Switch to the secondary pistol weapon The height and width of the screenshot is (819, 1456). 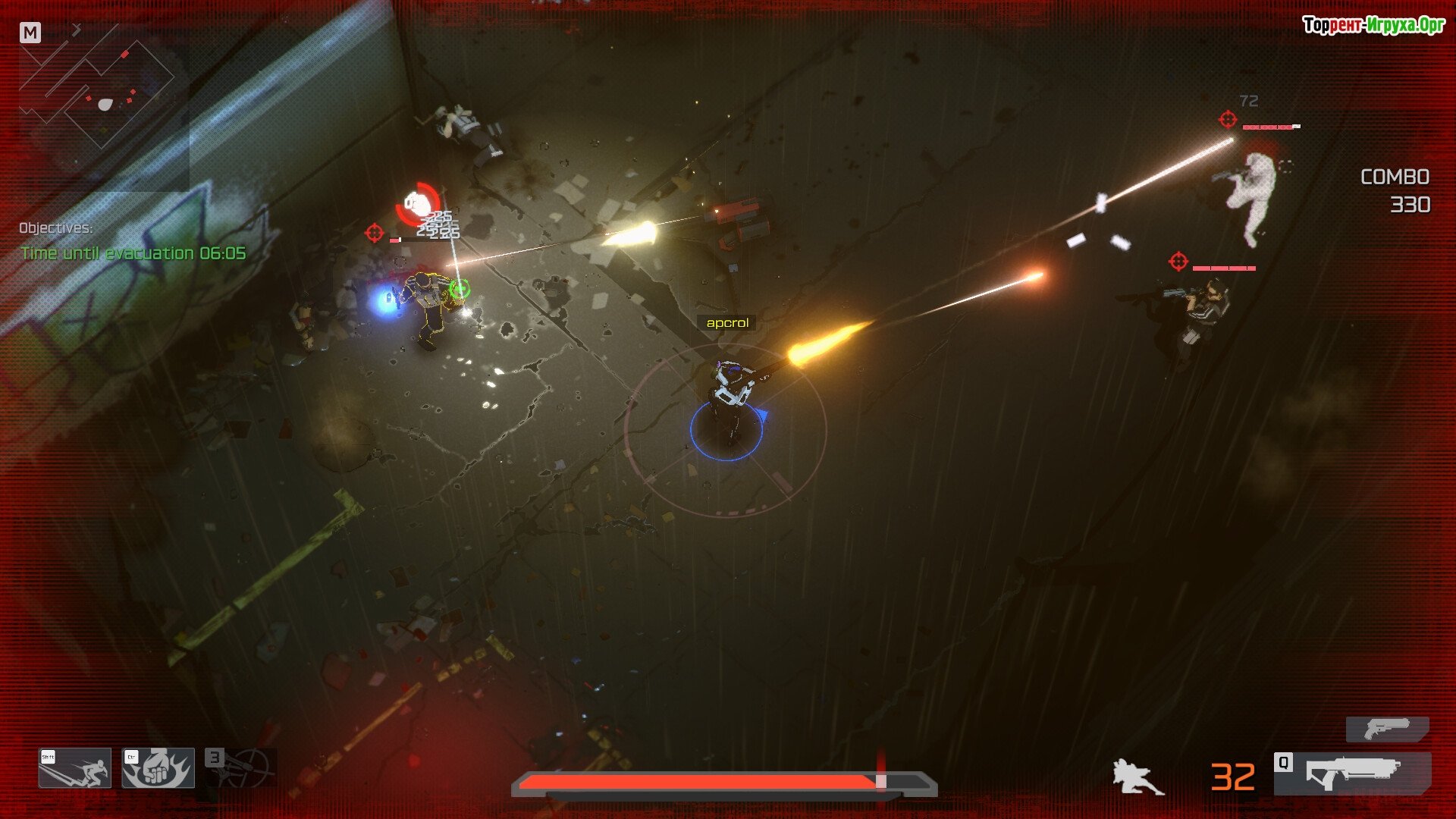[x=1387, y=730]
